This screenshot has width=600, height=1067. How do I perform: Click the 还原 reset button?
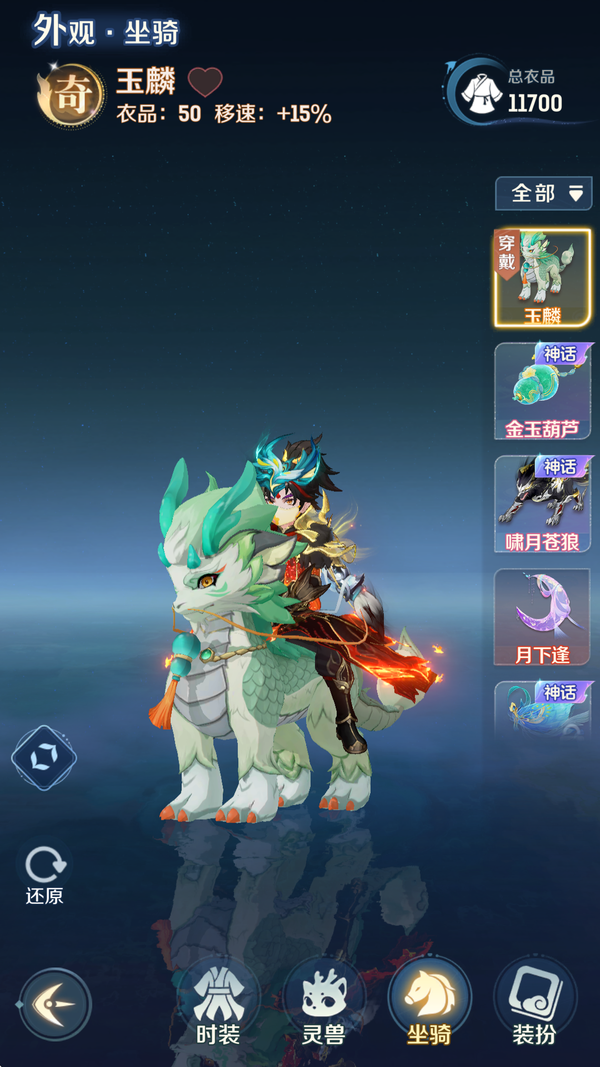click(44, 875)
